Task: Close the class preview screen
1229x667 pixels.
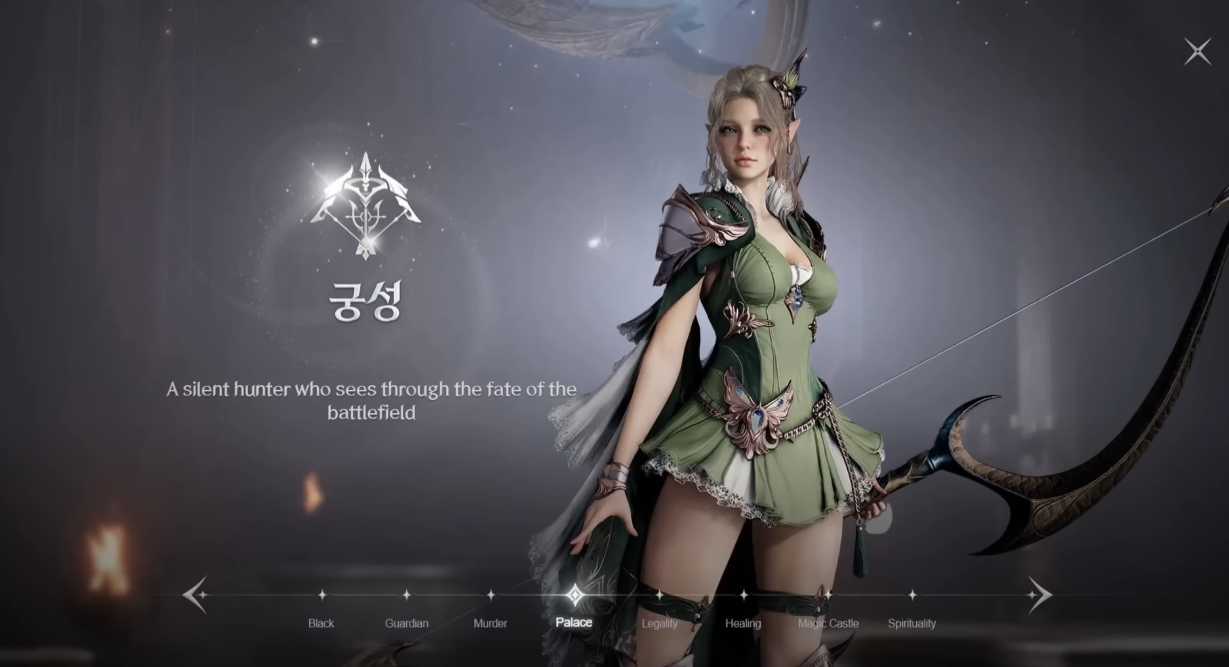Action: (1197, 52)
